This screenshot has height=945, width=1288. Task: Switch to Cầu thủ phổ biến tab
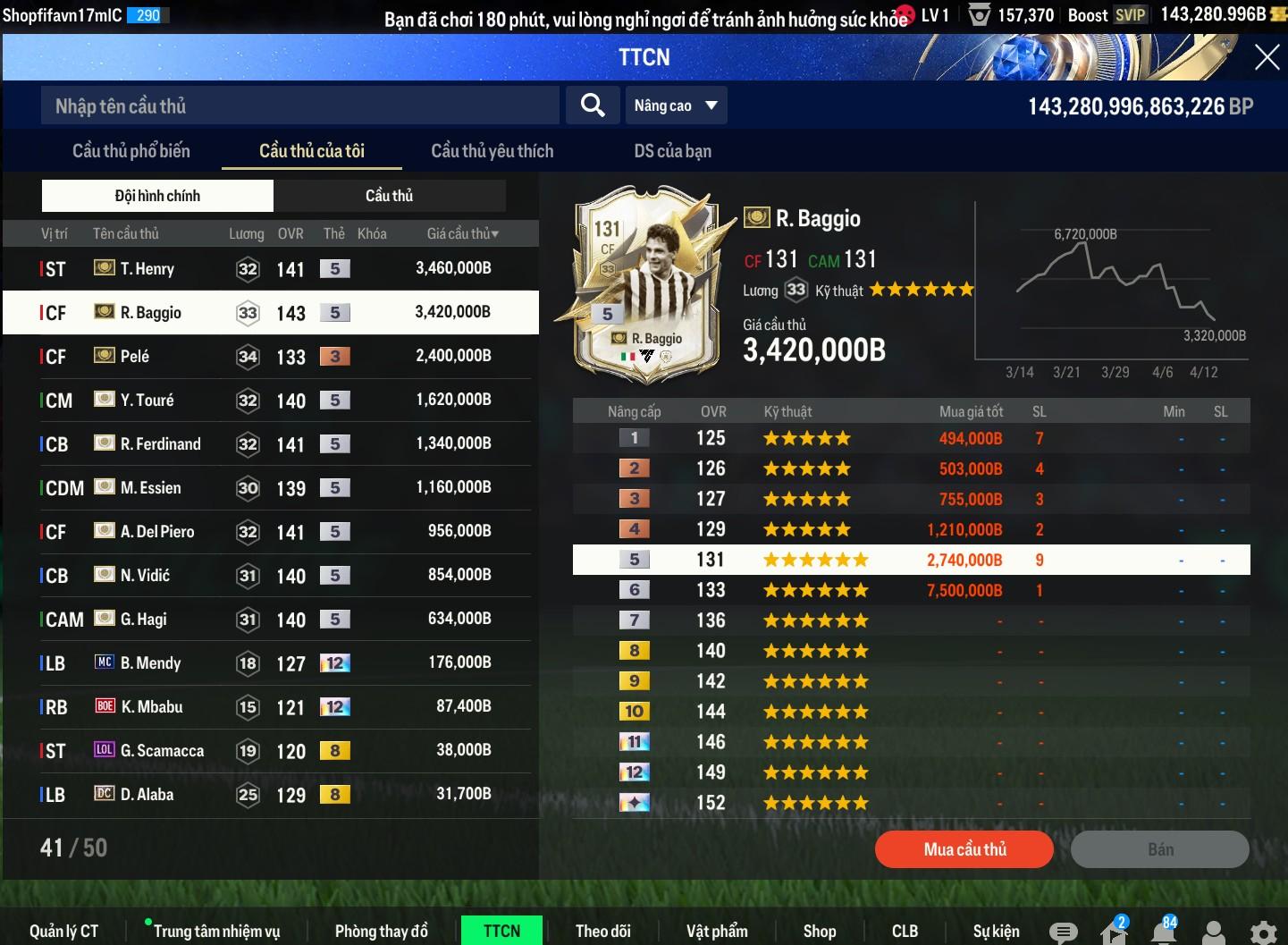pos(131,151)
